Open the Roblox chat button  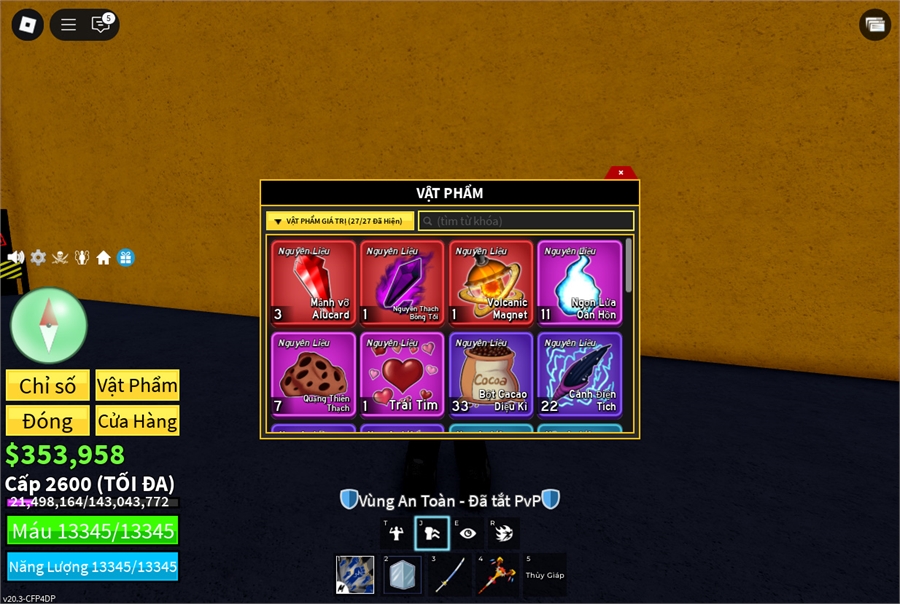(x=101, y=25)
